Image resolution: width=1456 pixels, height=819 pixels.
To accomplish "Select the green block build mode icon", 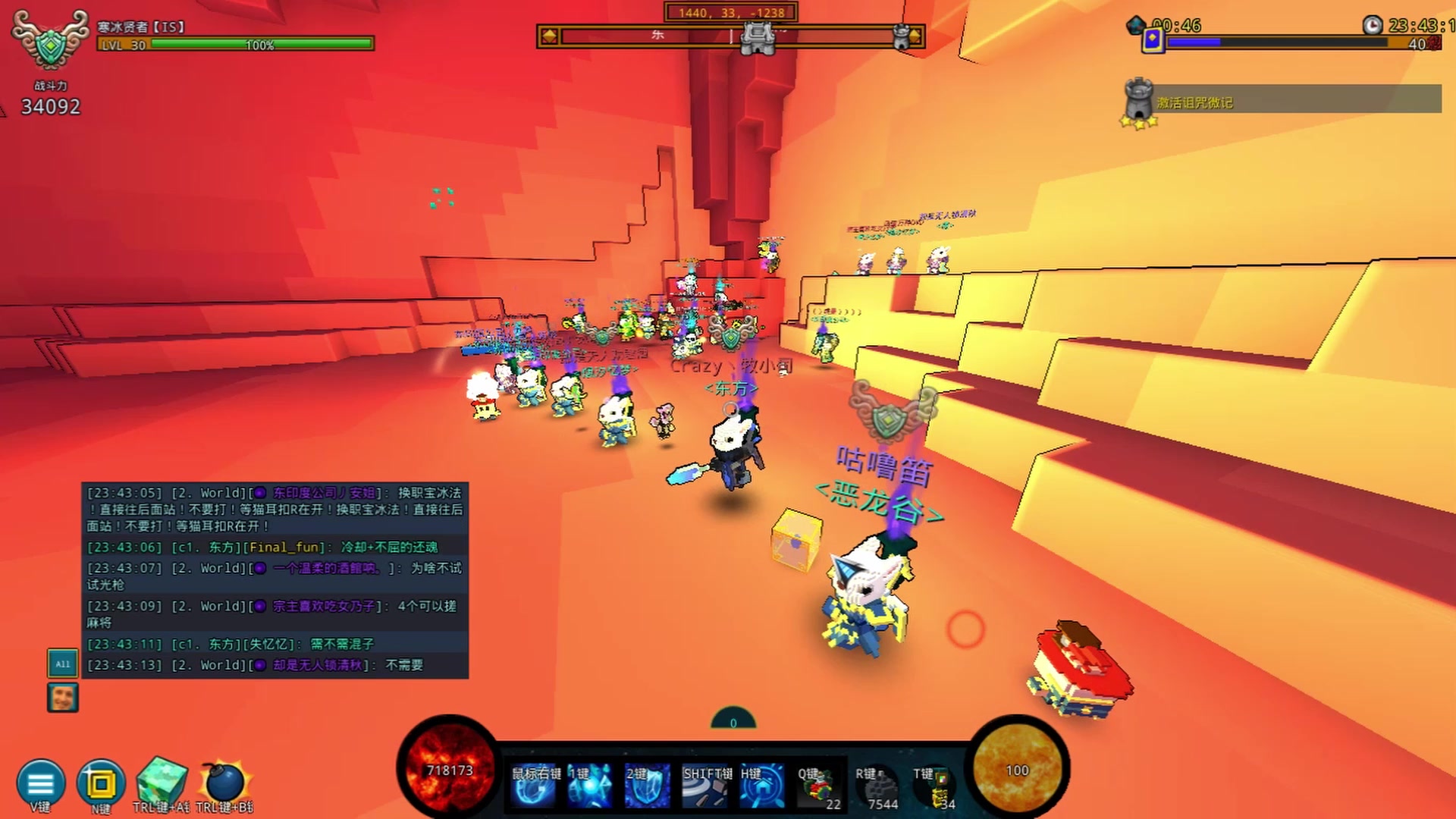I will tap(161, 781).
